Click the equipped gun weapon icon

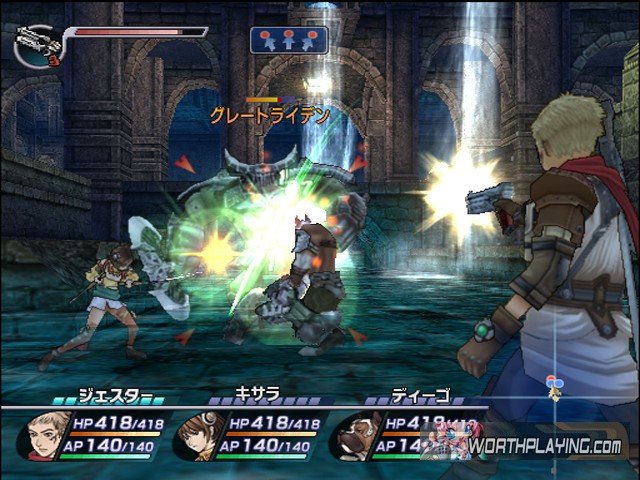38,41
